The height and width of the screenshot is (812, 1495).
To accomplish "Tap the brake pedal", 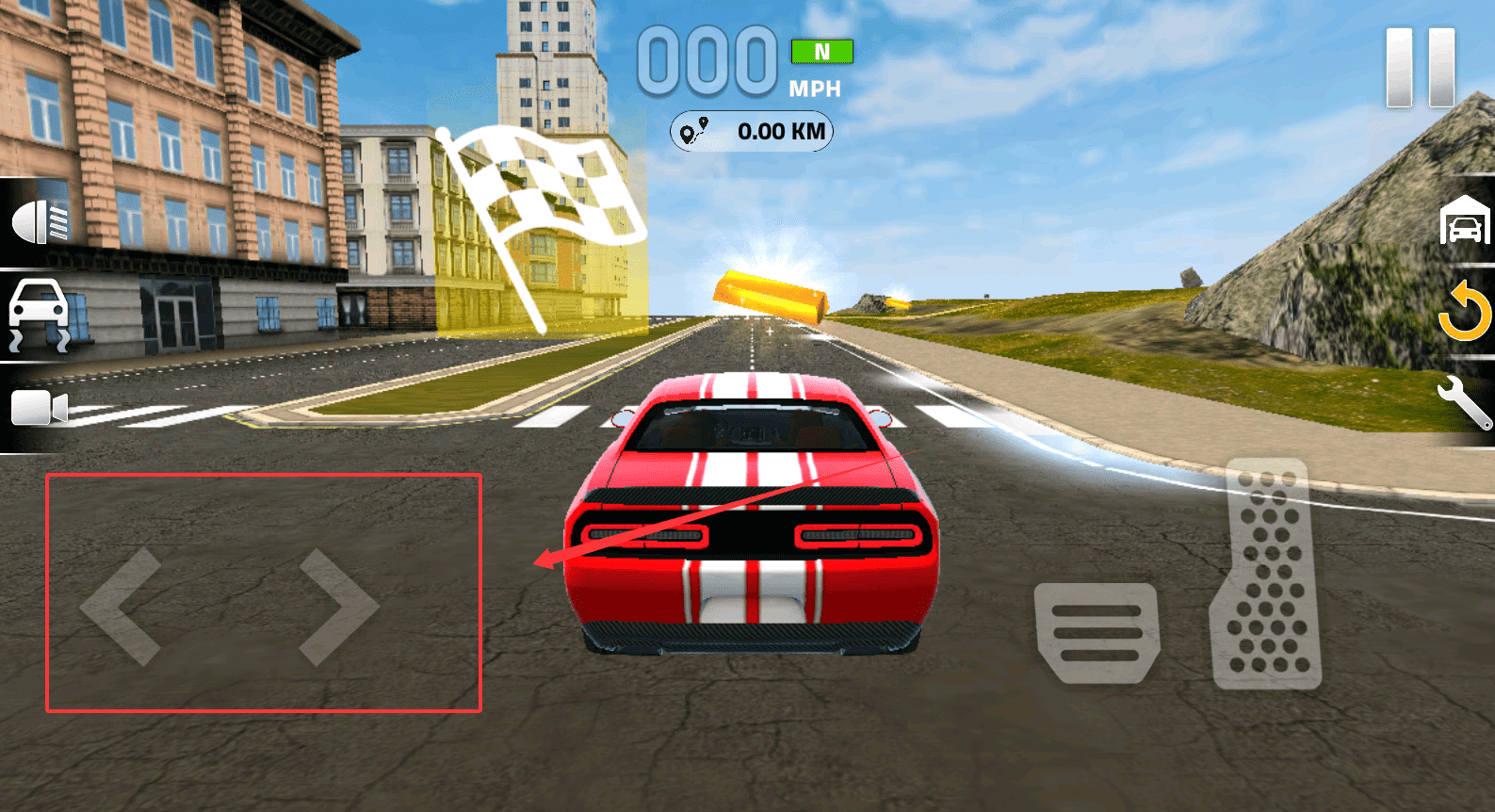I will click(x=1097, y=632).
